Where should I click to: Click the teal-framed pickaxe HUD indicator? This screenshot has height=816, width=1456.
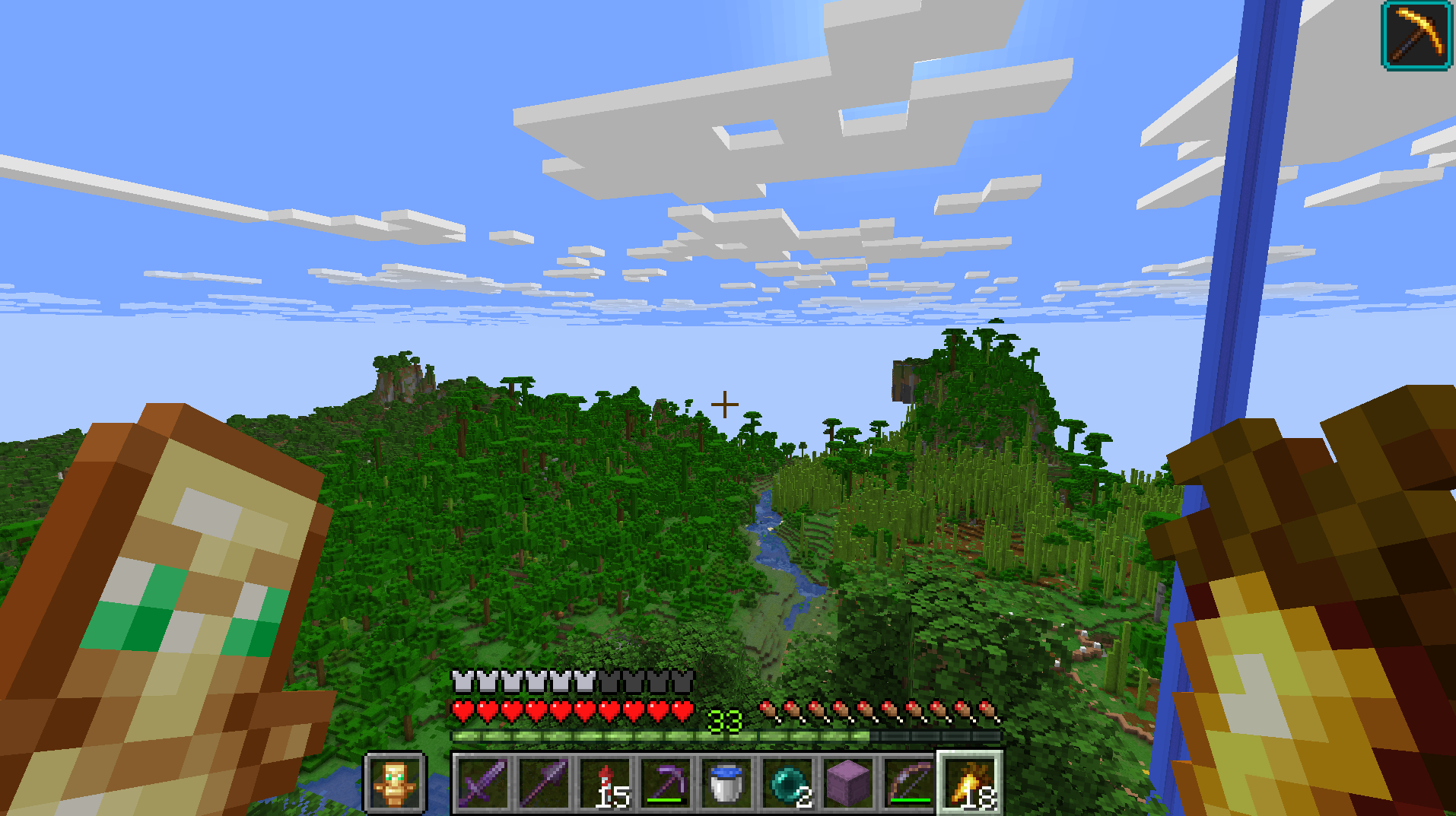pyautogui.click(x=1416, y=37)
